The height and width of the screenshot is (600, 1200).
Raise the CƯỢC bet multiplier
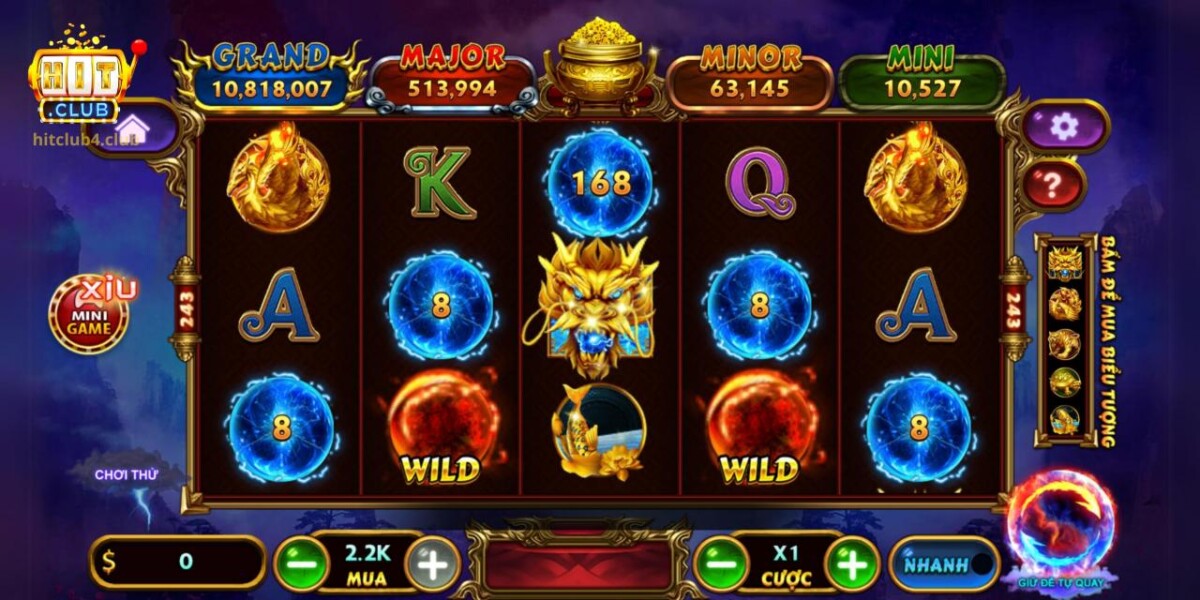click(x=852, y=565)
